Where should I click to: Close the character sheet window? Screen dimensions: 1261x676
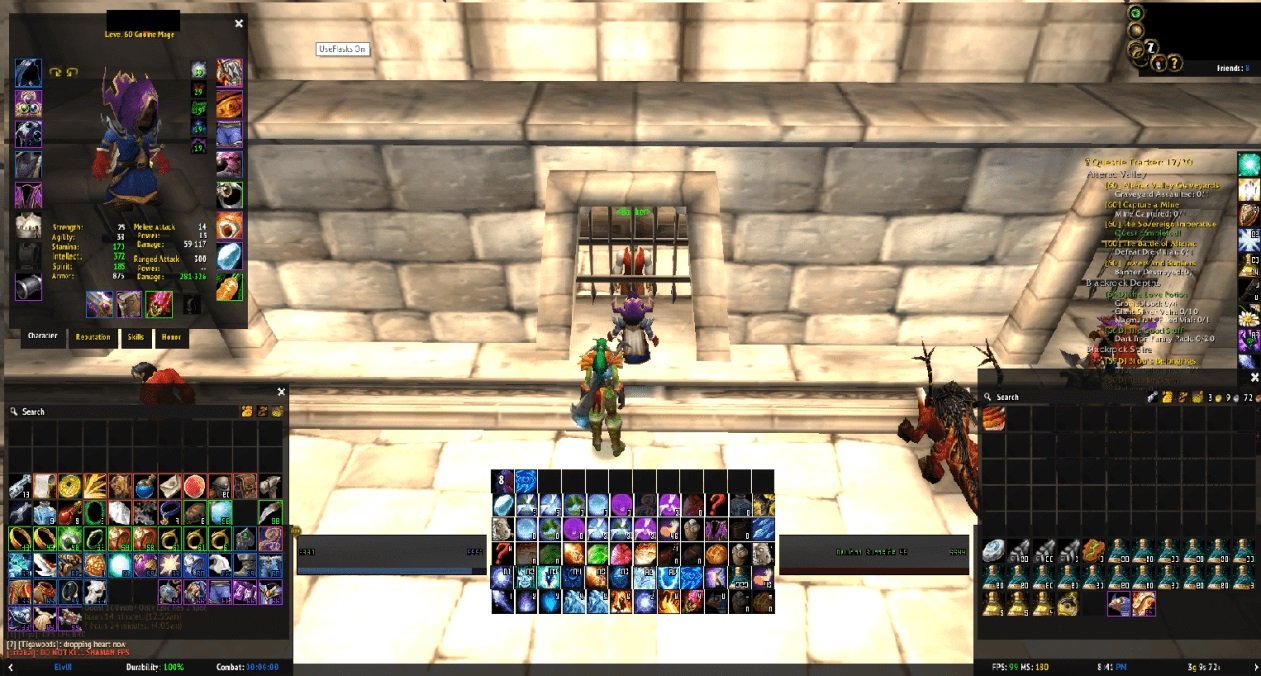[238, 23]
